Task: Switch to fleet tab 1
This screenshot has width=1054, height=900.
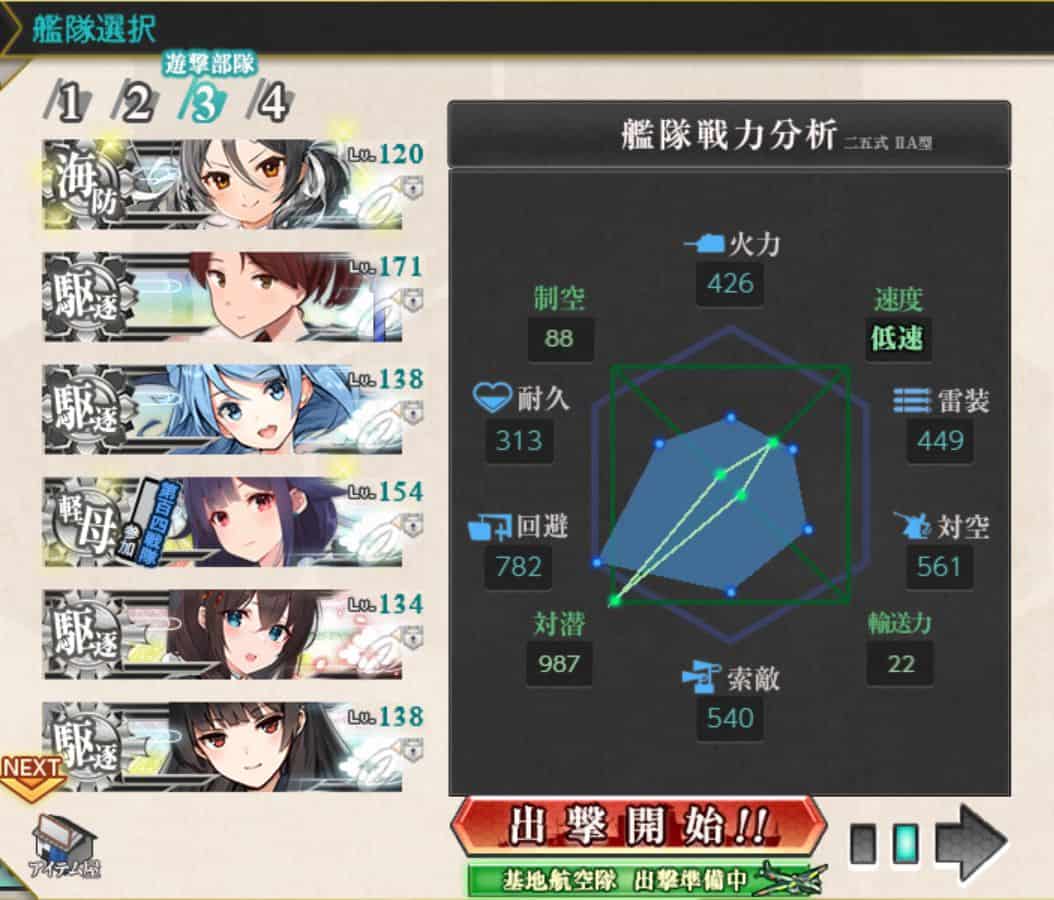Action: [68, 102]
